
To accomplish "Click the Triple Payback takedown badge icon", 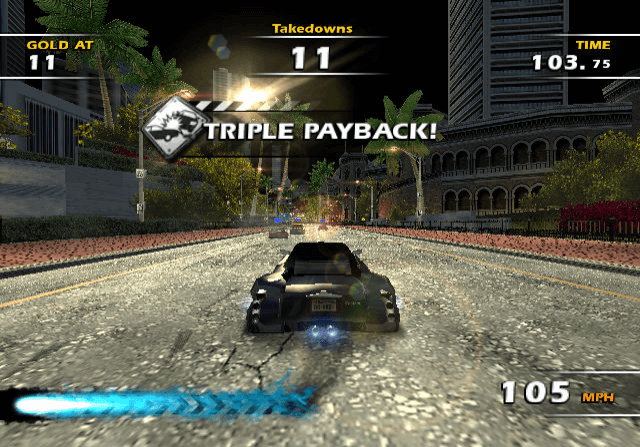I will [171, 128].
